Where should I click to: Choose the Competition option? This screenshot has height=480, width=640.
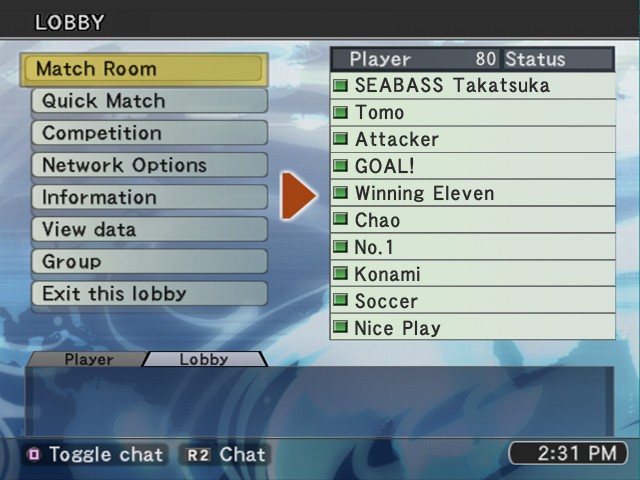pos(149,133)
